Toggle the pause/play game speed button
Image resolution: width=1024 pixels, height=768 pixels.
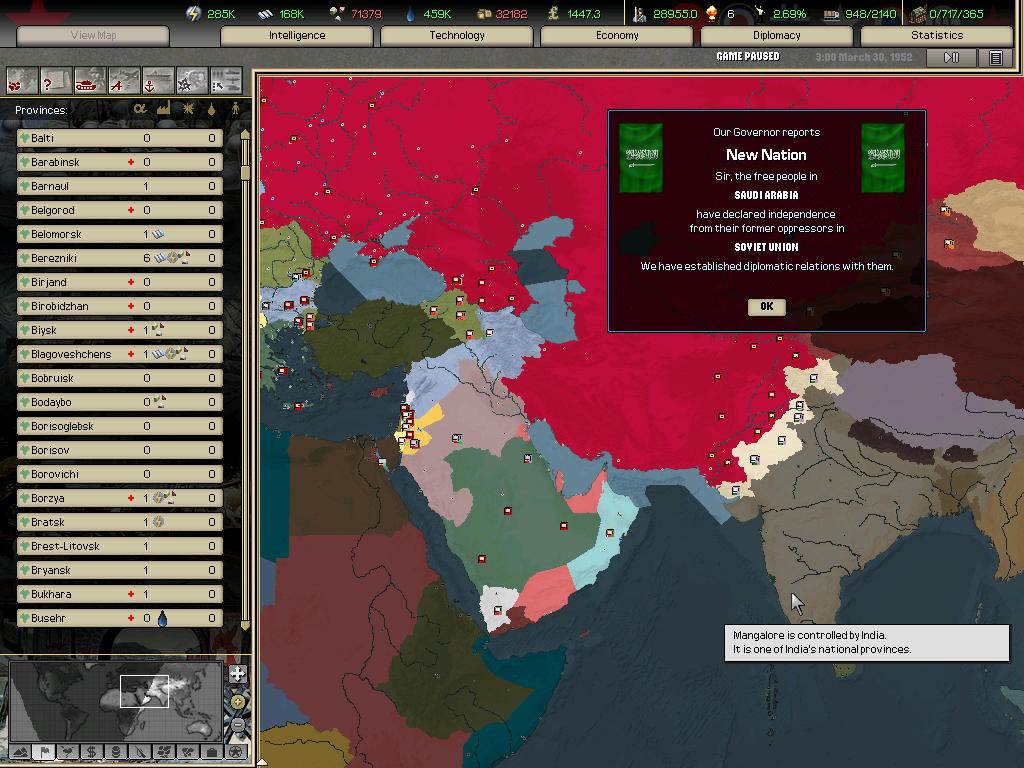tap(951, 58)
